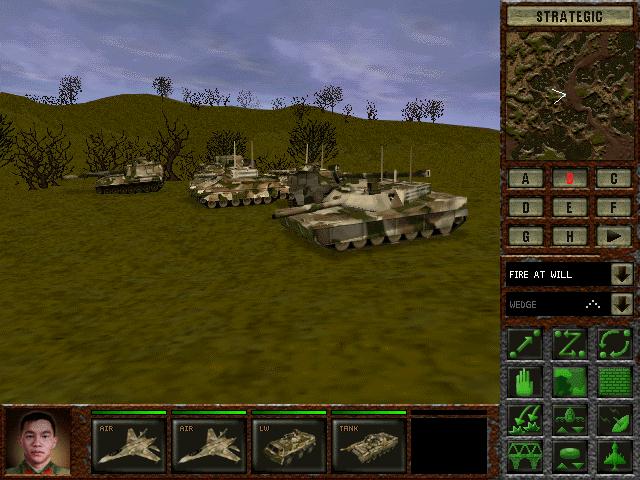Call the jet aircraft command icon
Image resolution: width=640 pixels, height=480 pixels.
click(614, 456)
